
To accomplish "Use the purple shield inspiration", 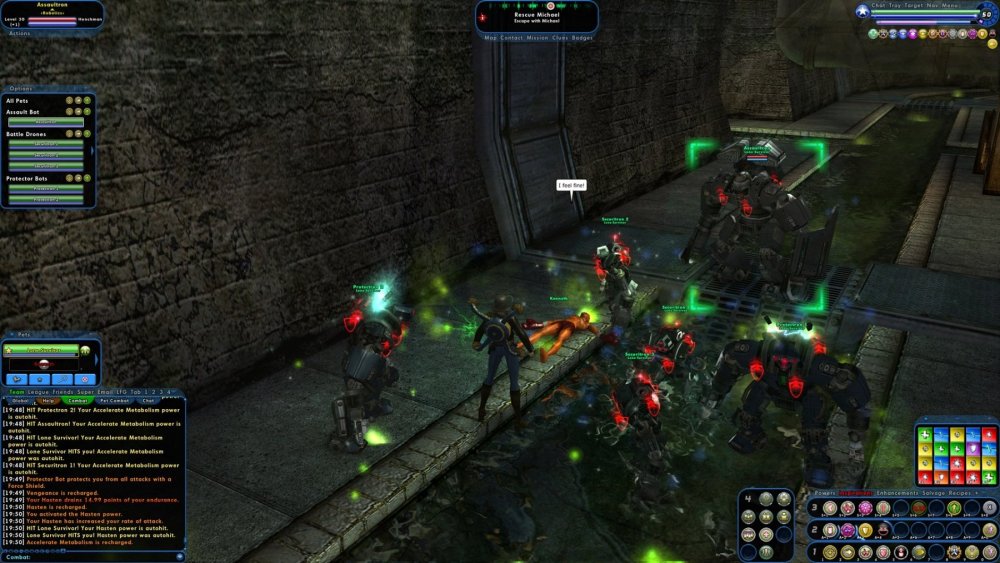I will (972, 450).
